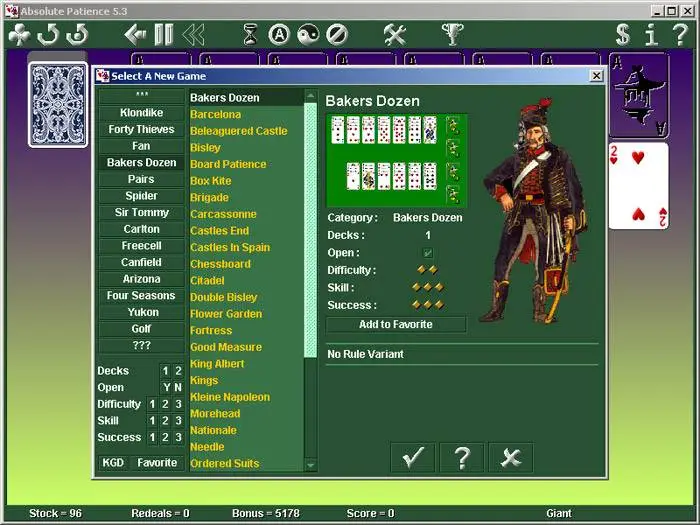Screen dimensions: 700x525
Task: Click the hourglass toolbar icon
Action: pos(250,35)
